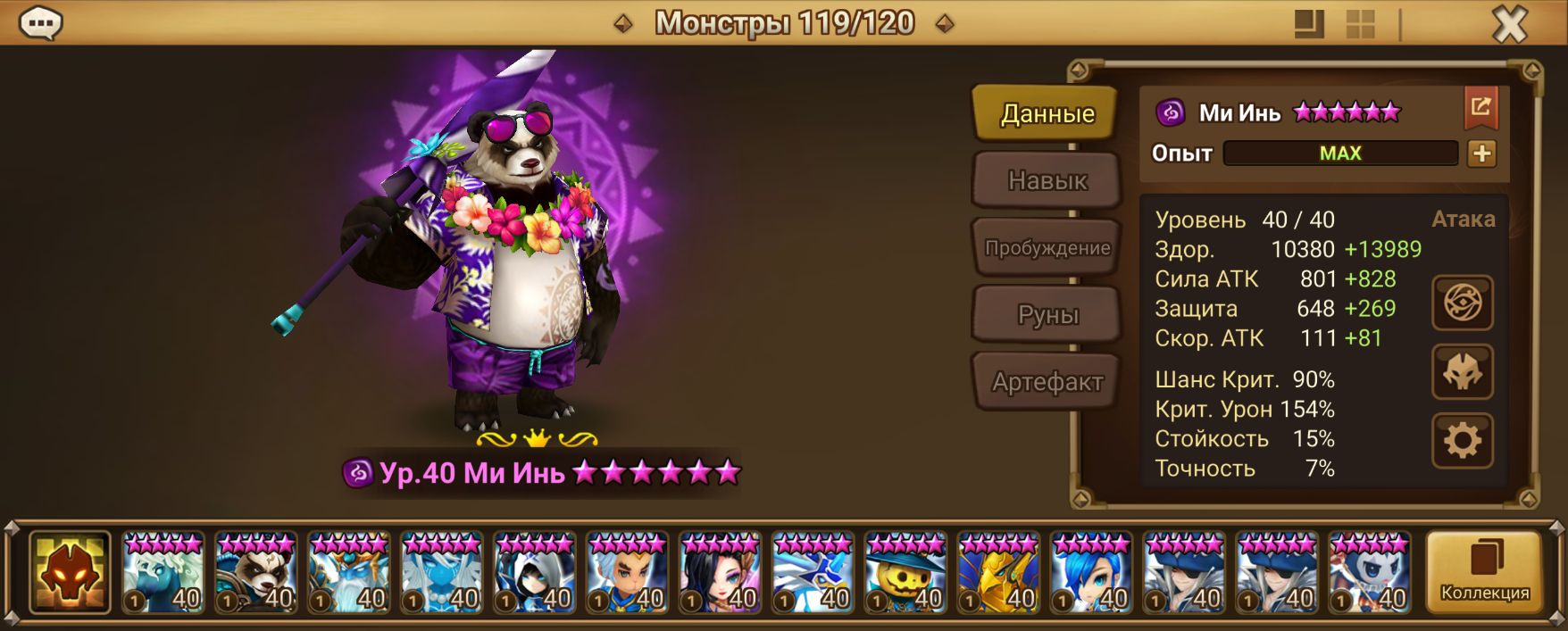Add experience with the plus button
Image resolution: width=1568 pixels, height=631 pixels.
[x=1481, y=154]
